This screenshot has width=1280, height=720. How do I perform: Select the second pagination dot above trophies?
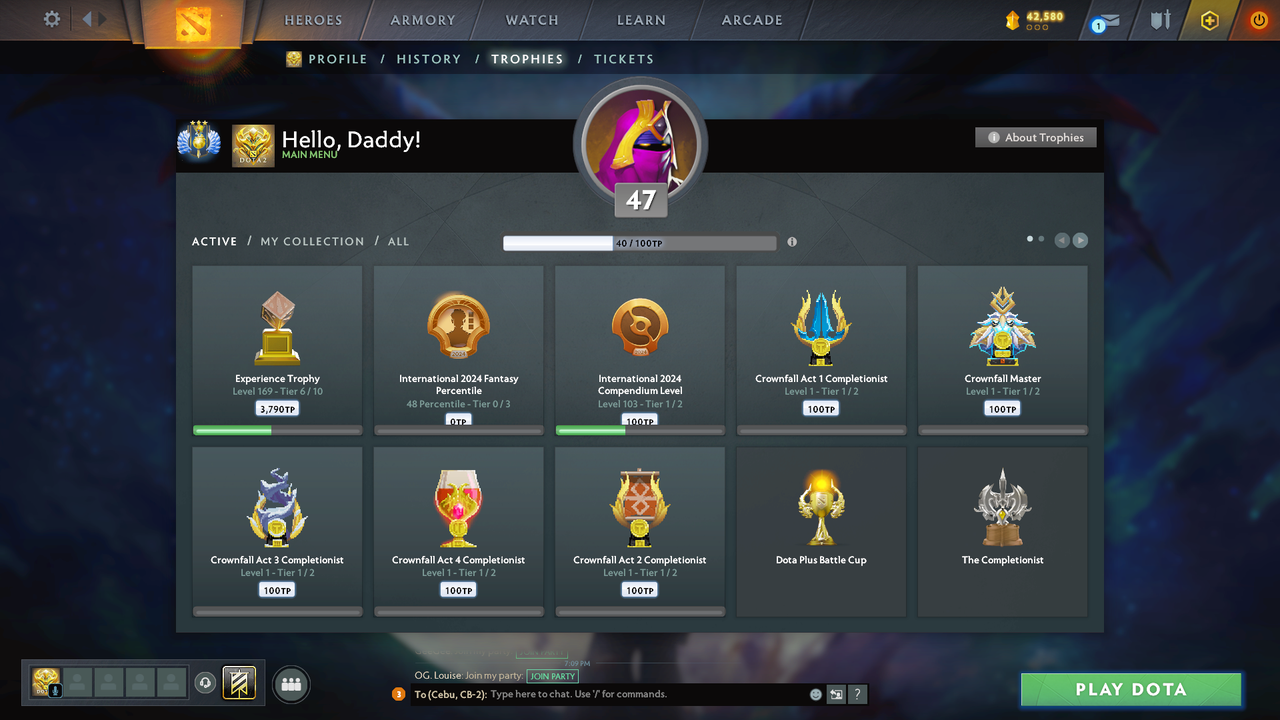1041,239
